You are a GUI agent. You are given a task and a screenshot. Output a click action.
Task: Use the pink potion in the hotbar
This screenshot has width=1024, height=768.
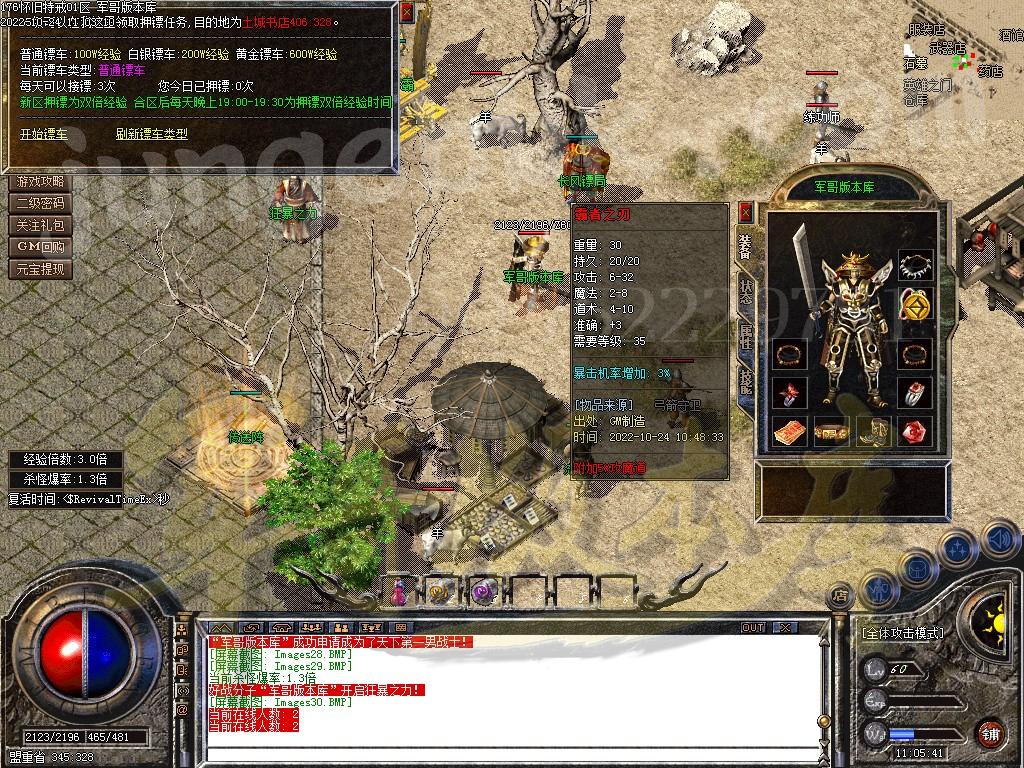[399, 592]
